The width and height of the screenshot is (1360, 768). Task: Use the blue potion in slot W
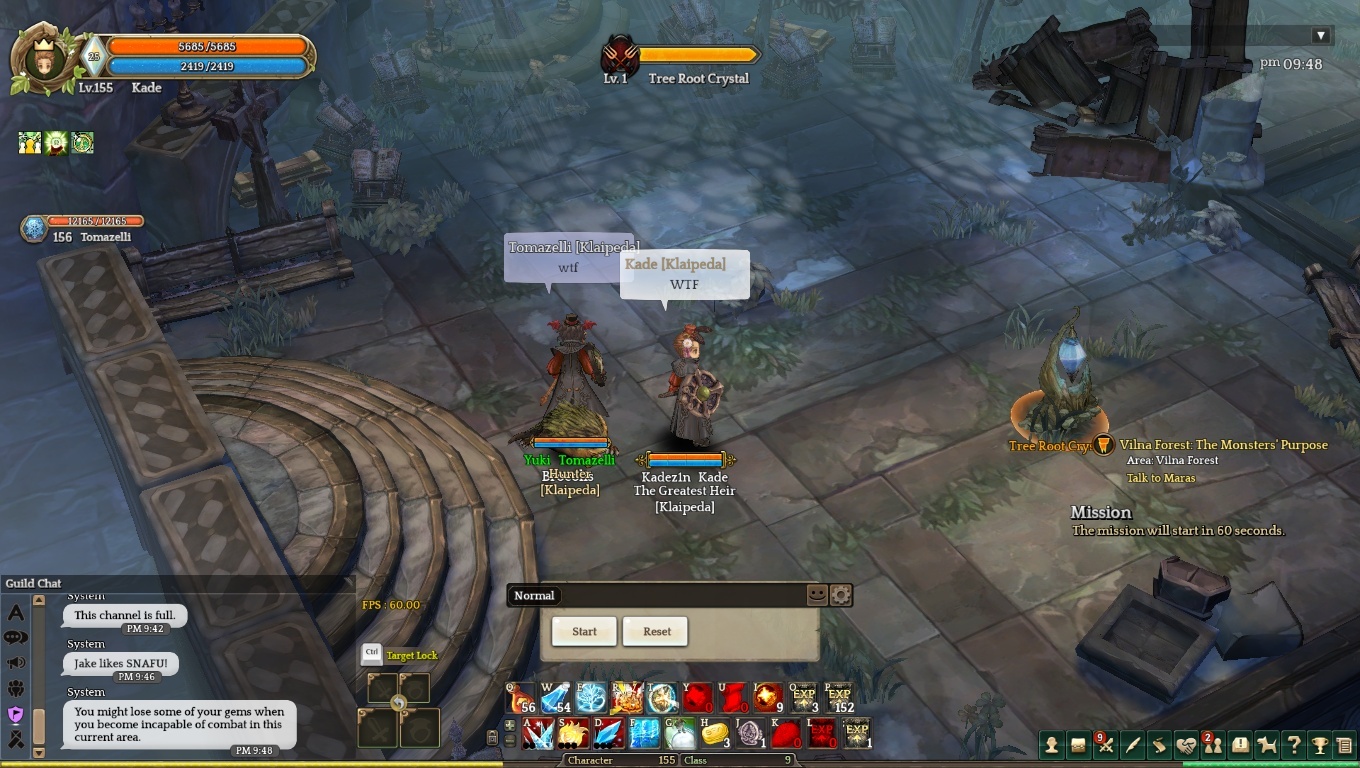click(557, 697)
